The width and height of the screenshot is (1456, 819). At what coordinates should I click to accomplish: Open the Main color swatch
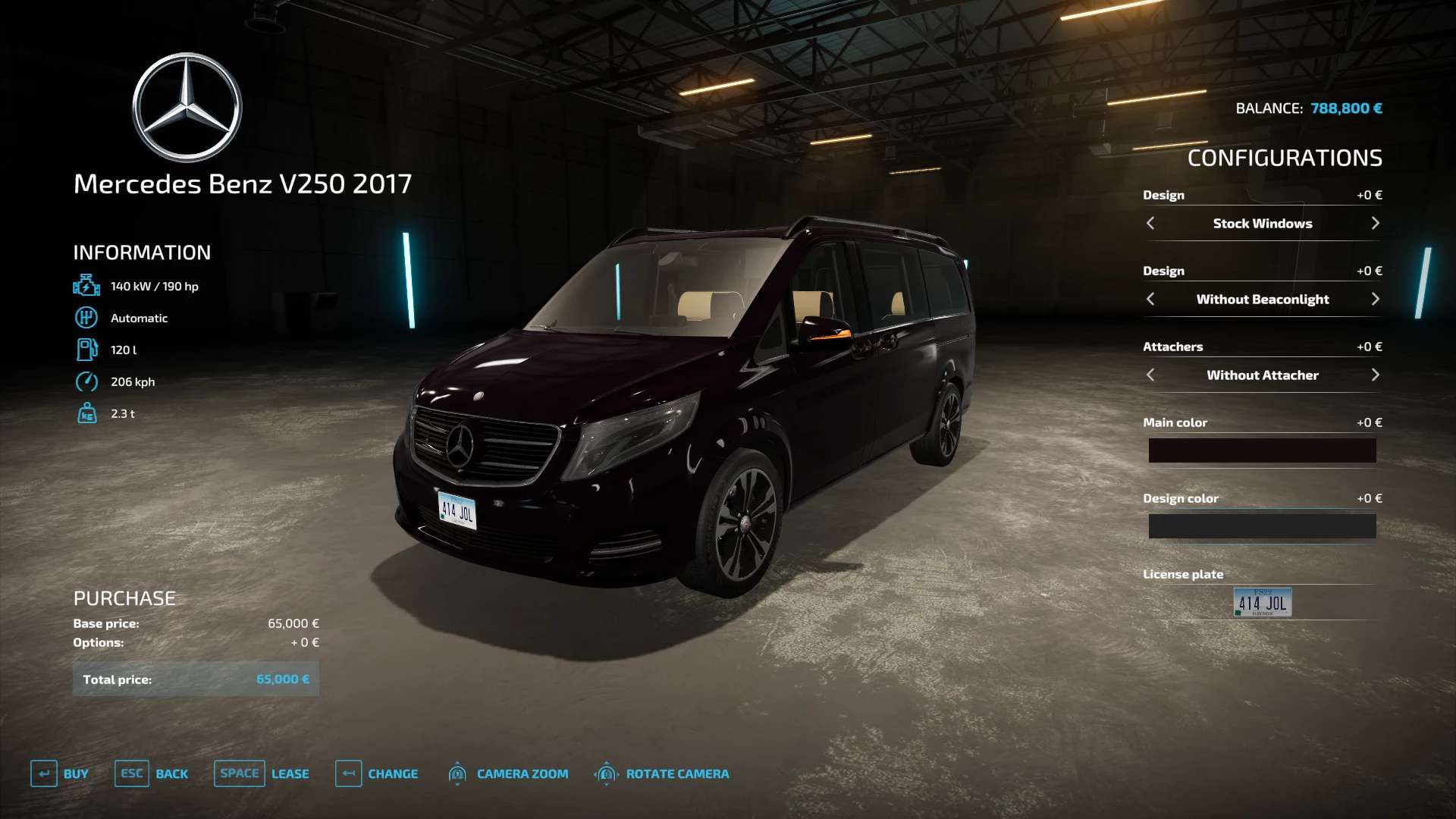1262,450
